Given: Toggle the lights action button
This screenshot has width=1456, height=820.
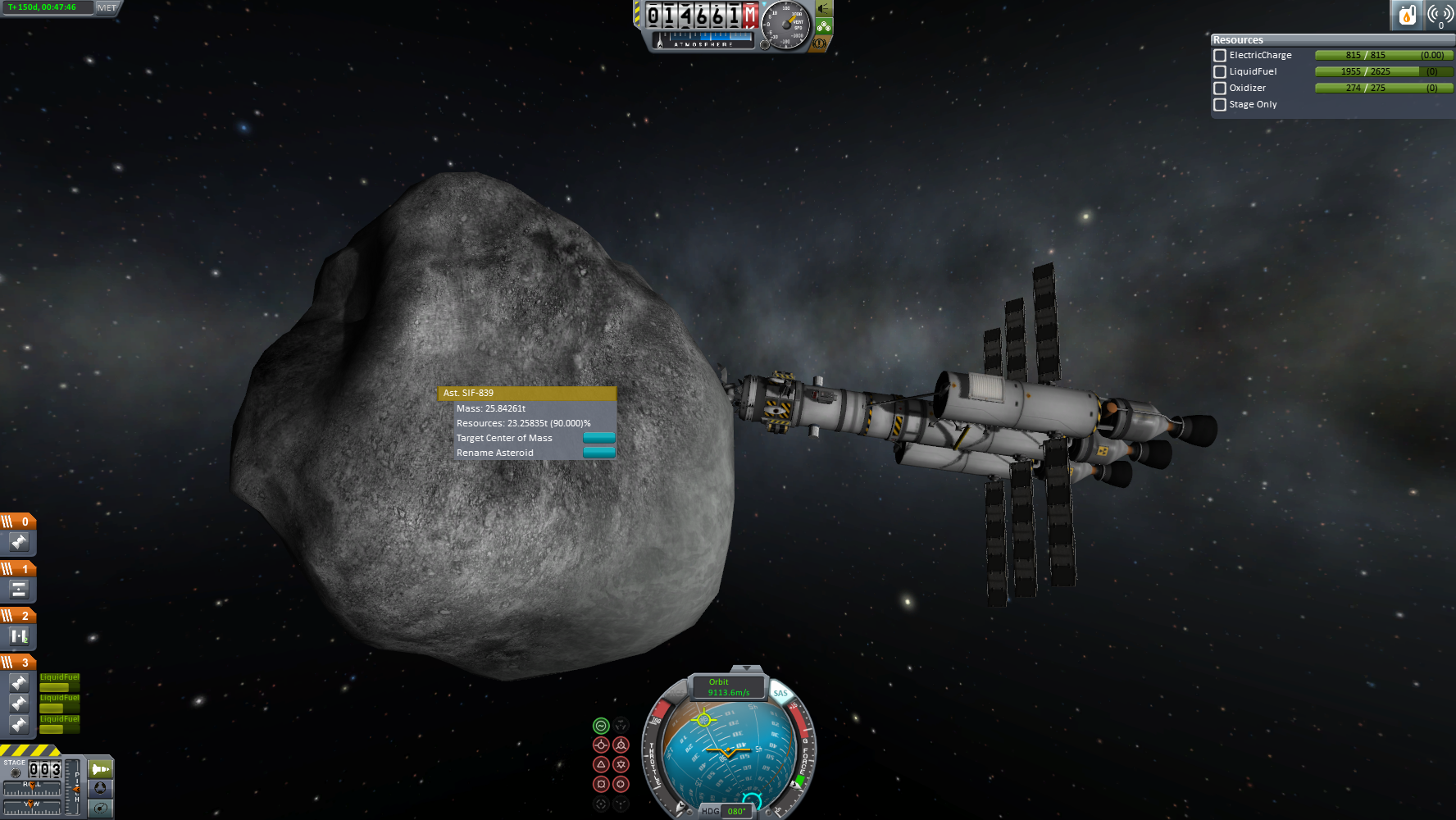Looking at the screenshot, I should pyautogui.click(x=824, y=9).
